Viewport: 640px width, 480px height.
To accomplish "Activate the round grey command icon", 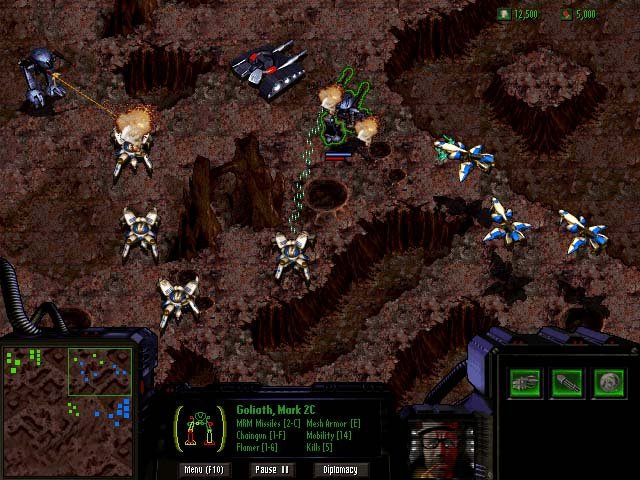I will (x=609, y=381).
